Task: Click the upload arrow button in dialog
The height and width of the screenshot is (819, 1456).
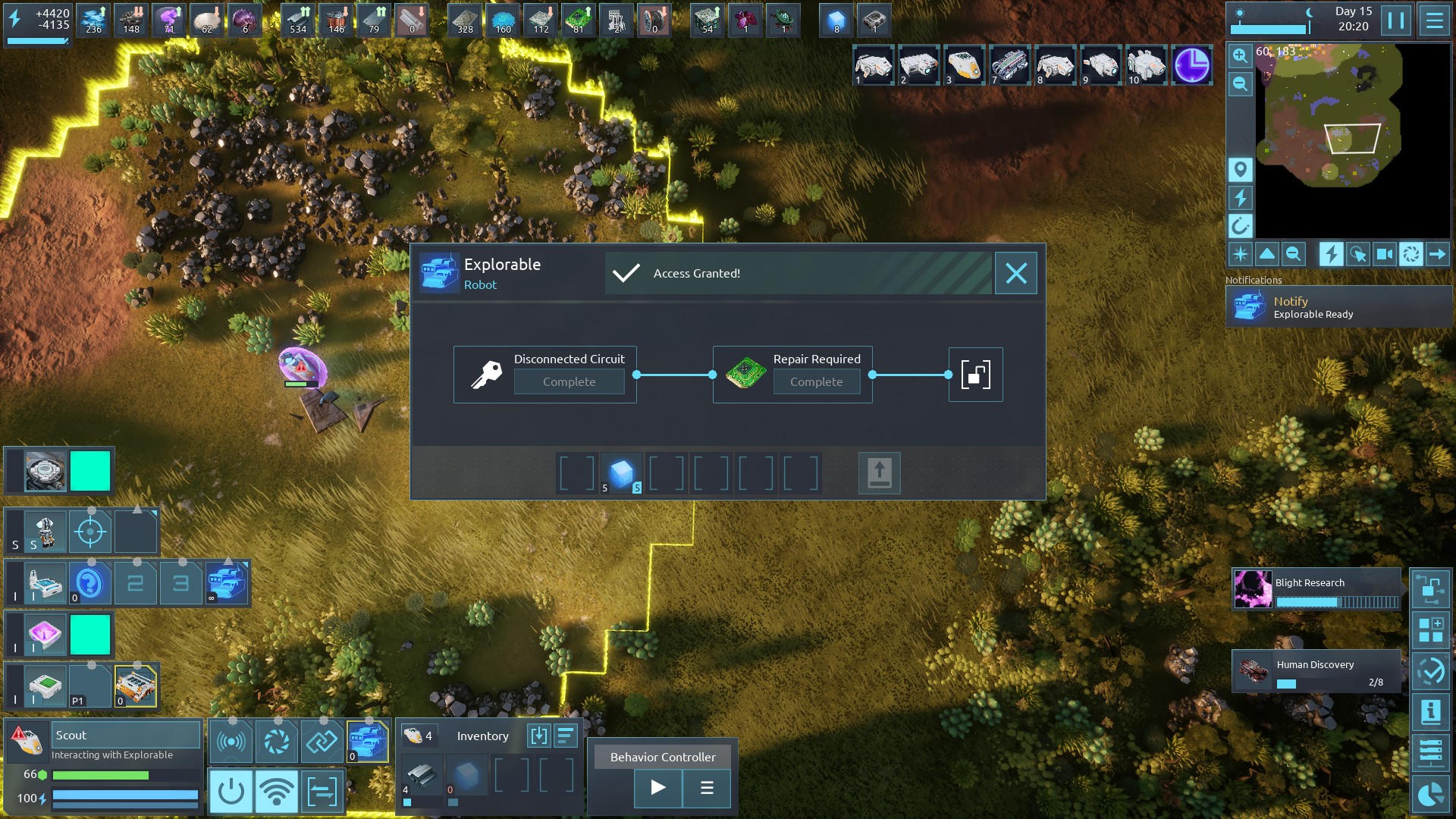Action: point(879,473)
